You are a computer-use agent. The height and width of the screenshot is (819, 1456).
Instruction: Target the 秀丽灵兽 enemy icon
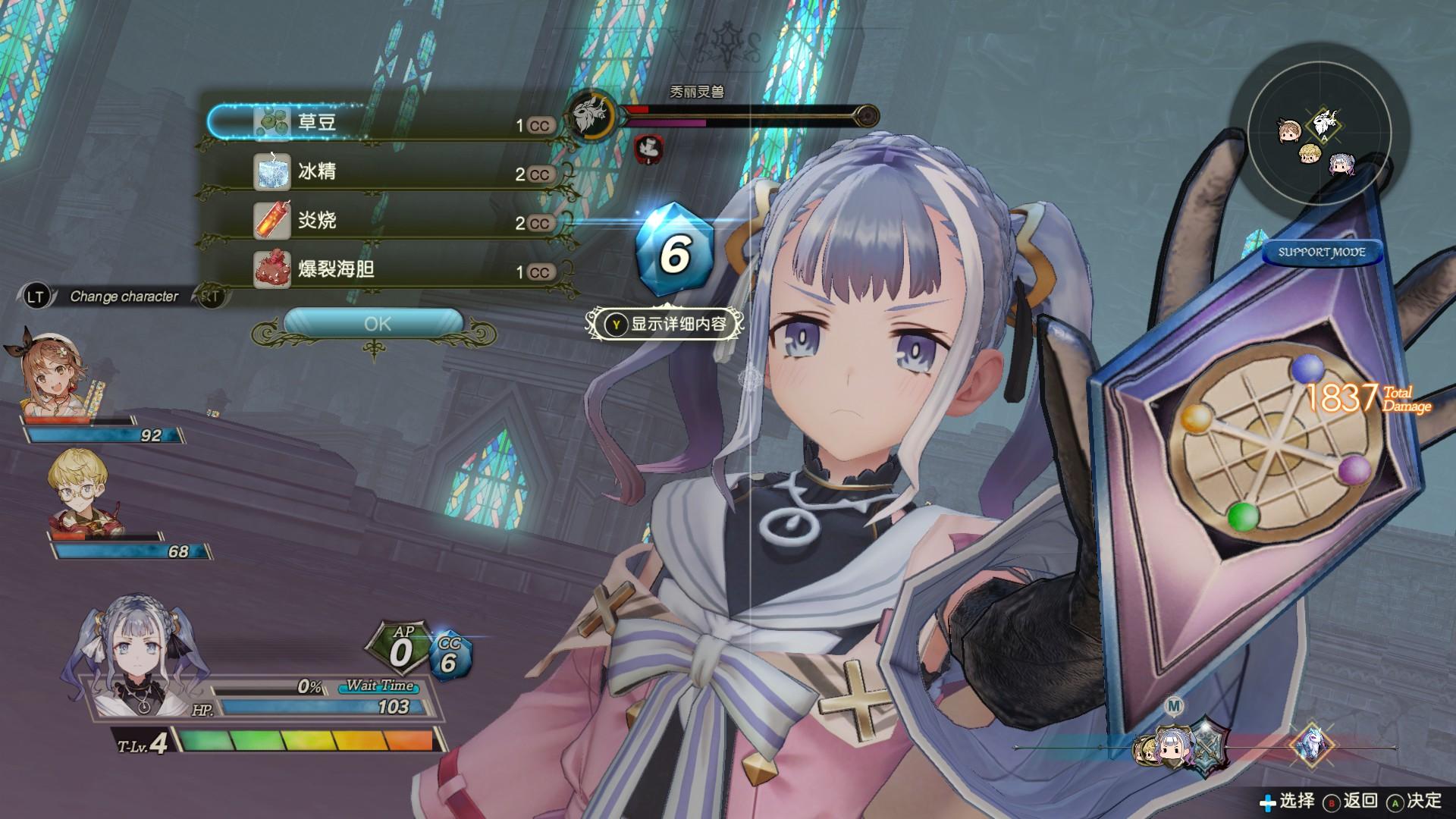click(x=591, y=115)
